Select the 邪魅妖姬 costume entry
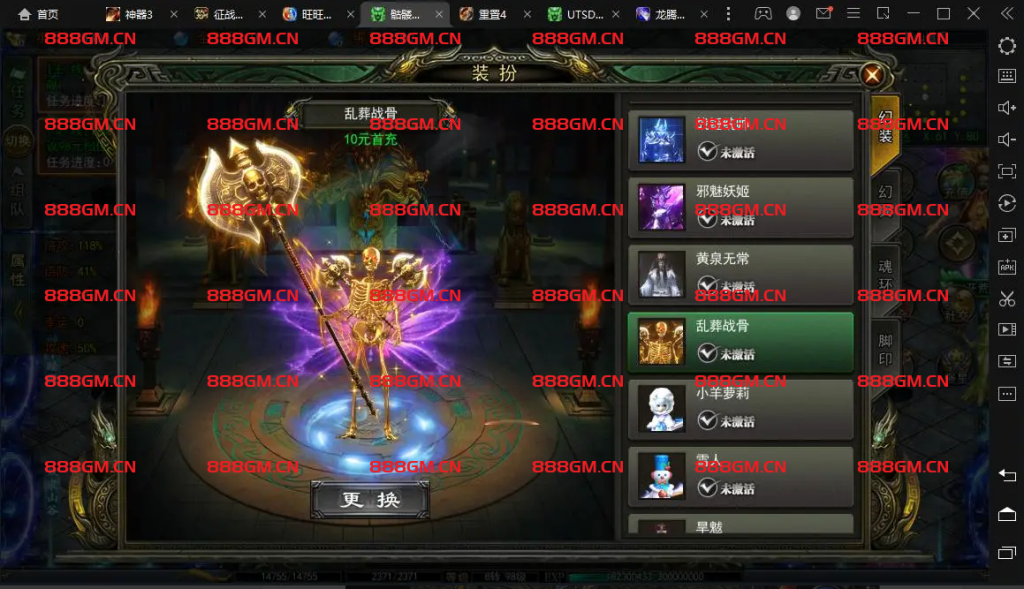Viewport: 1024px width, 589px height. [740, 207]
